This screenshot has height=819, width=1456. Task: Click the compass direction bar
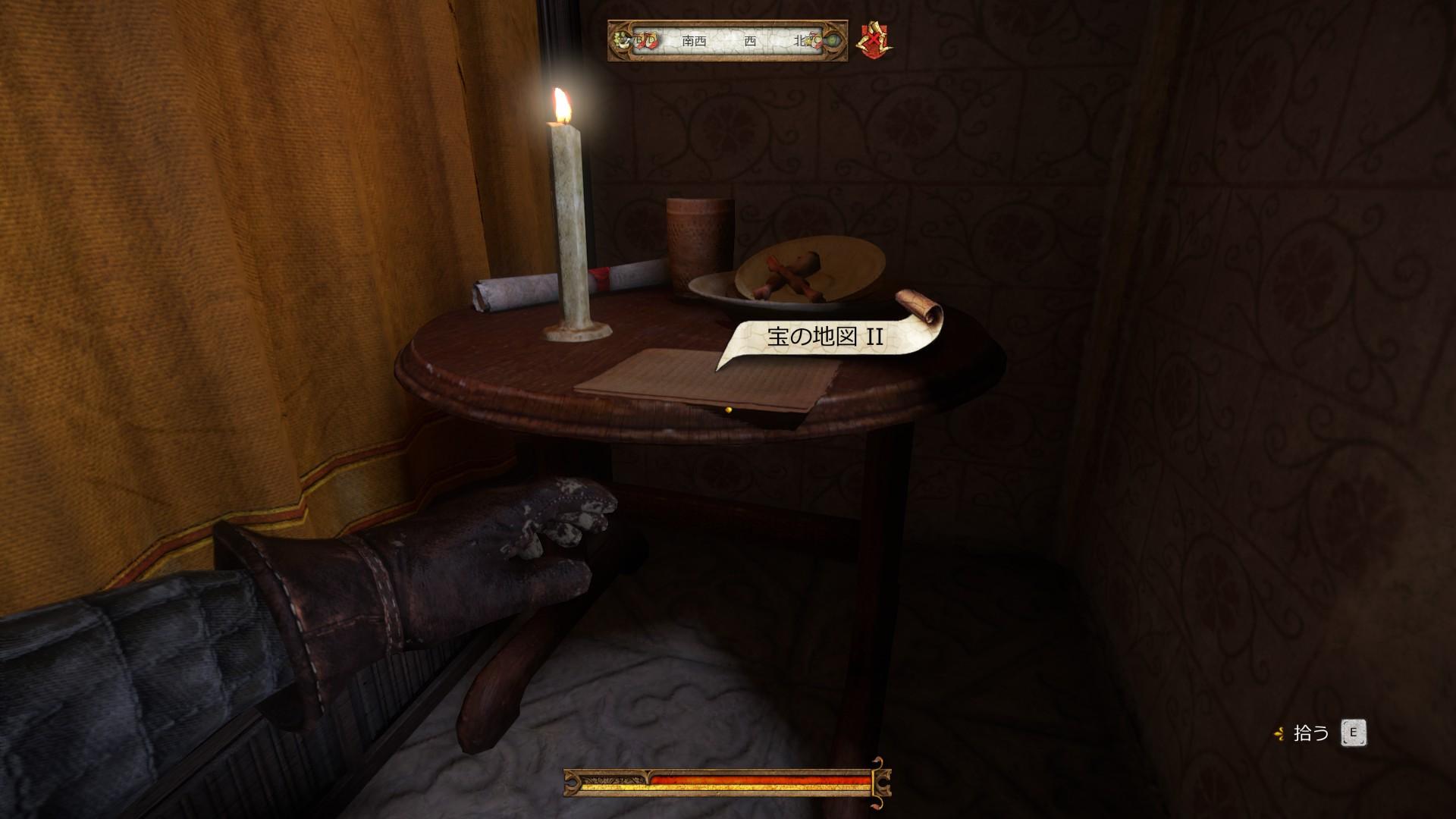point(727,41)
